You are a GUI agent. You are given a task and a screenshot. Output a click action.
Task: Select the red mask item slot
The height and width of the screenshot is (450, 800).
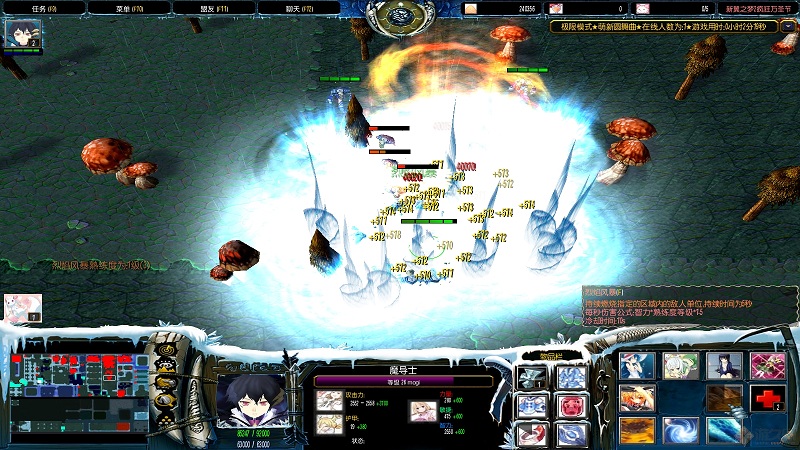coord(570,406)
